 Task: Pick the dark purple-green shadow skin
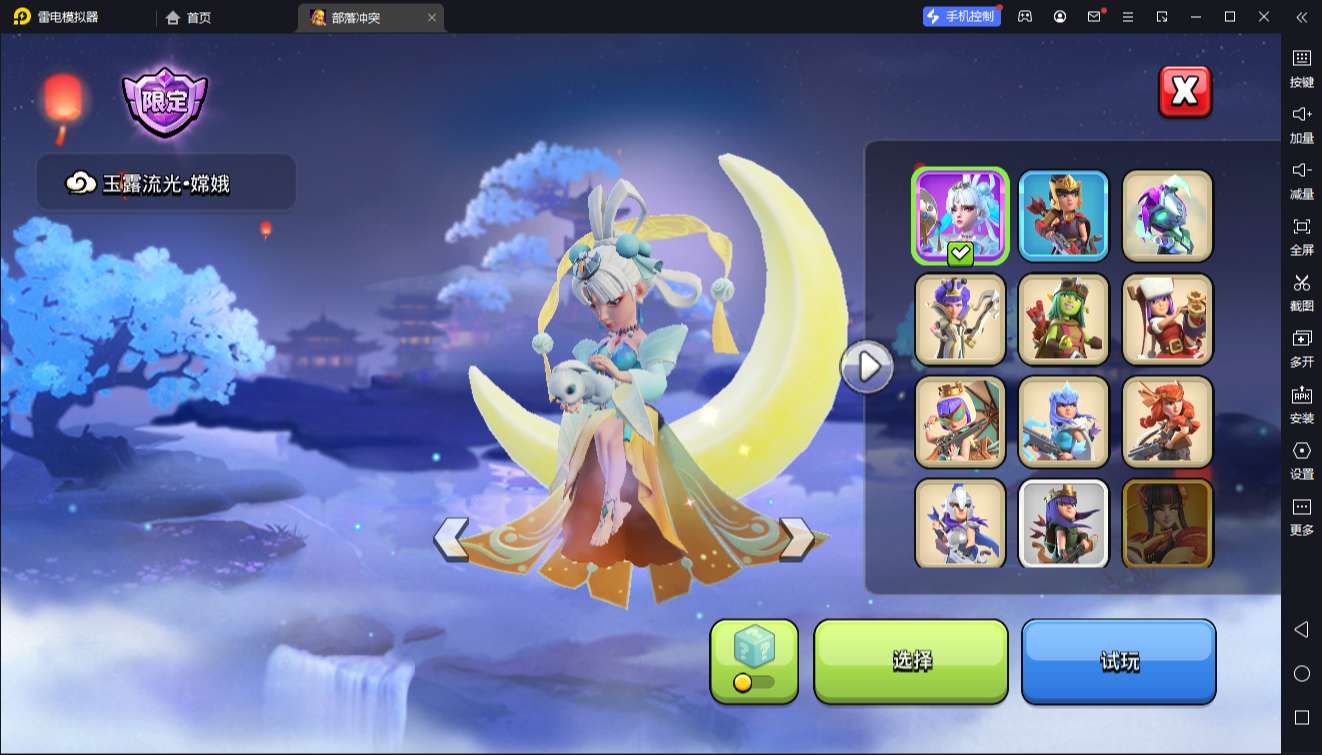pos(1167,216)
